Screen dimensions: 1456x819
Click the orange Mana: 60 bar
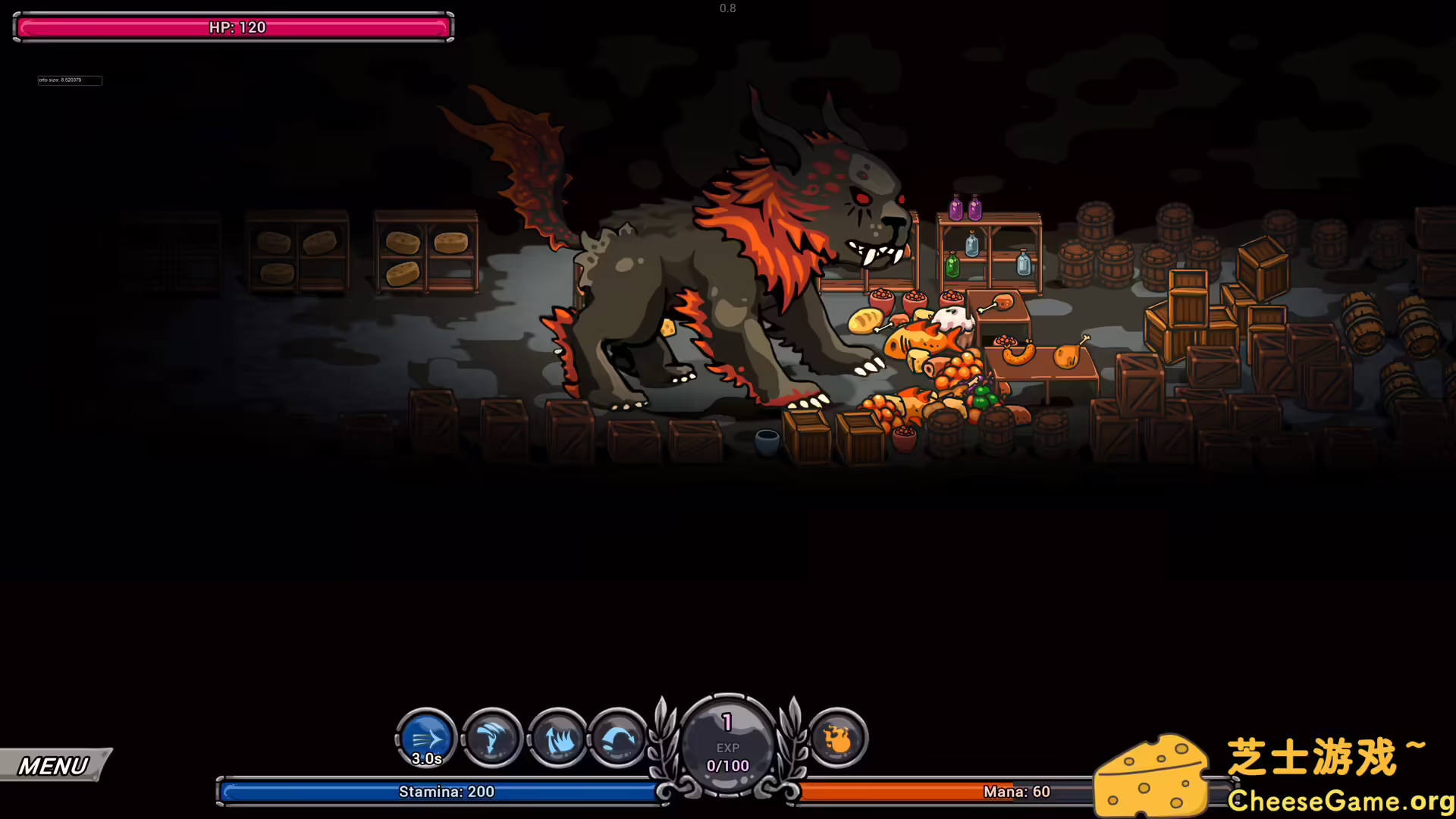click(1016, 791)
